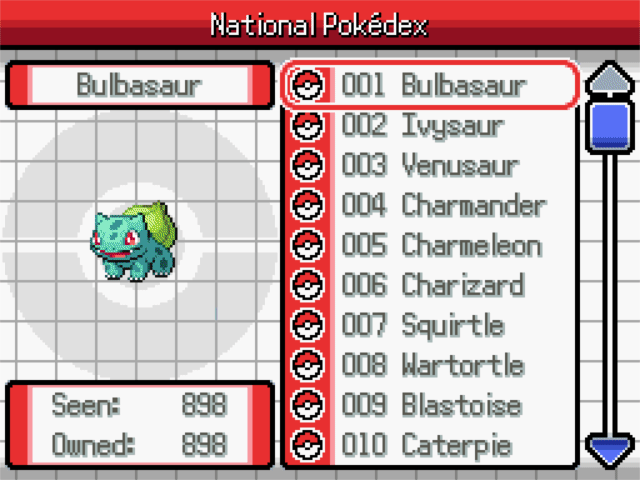The image size is (640, 480).
Task: Choose 007 Squirtle from the list
Action: point(432,326)
